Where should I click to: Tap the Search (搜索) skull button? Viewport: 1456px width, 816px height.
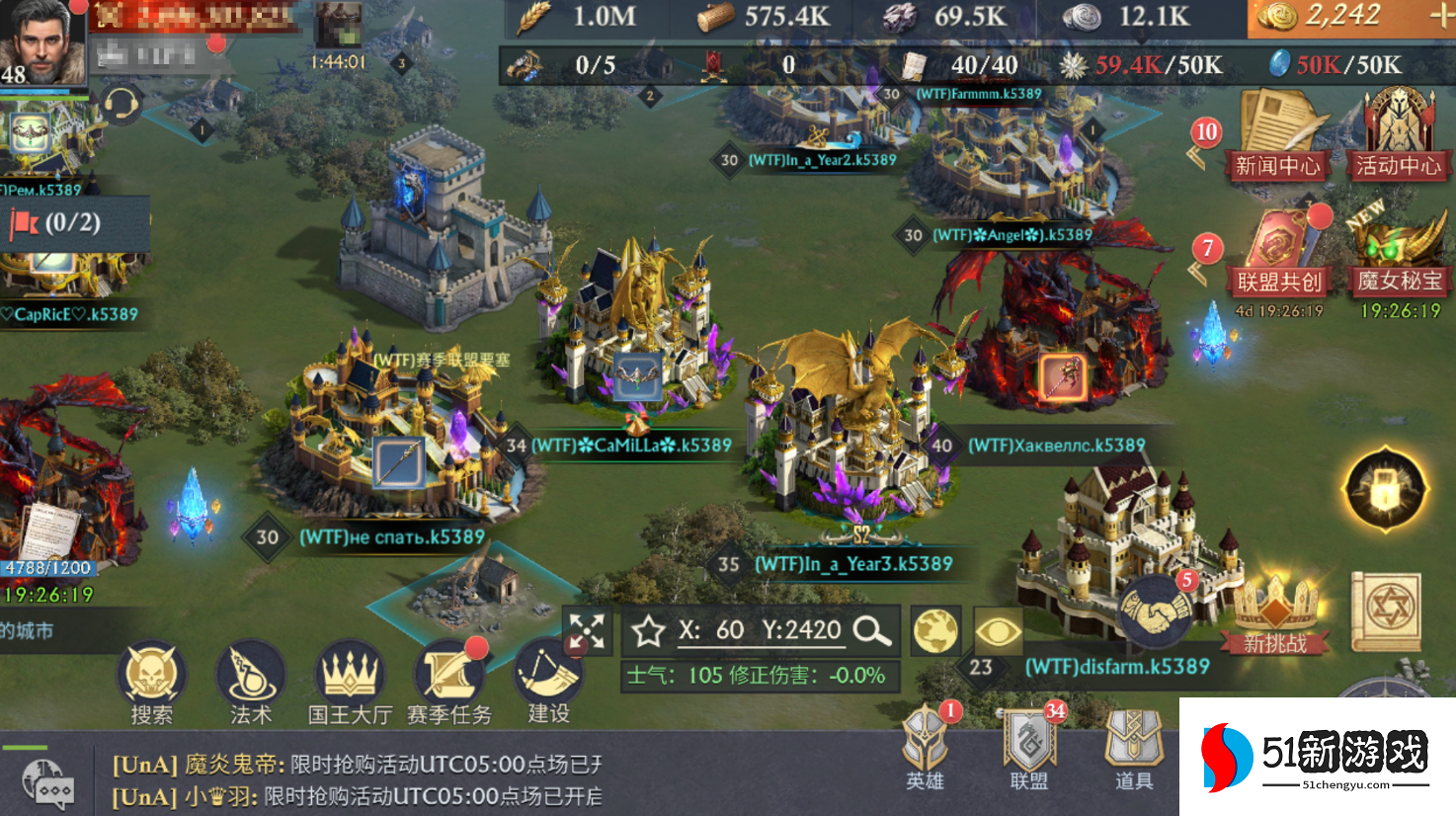(151, 678)
